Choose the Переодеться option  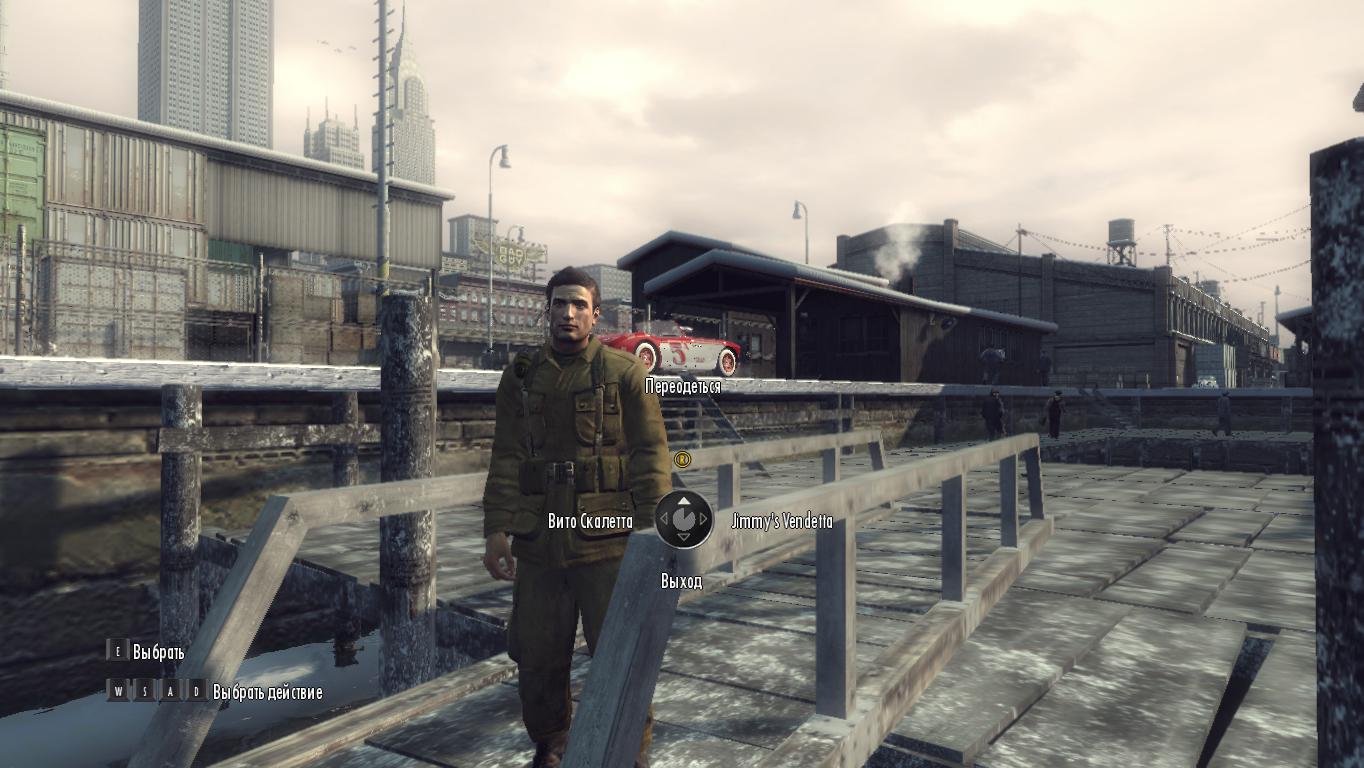(683, 387)
